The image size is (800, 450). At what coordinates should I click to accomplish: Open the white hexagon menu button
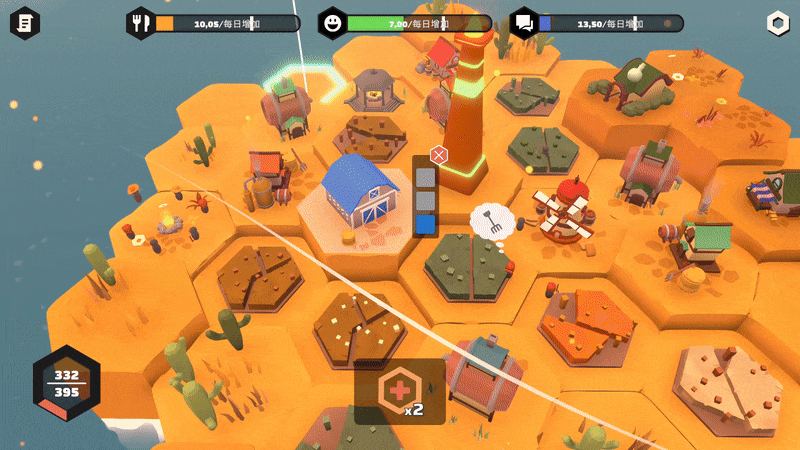777,22
